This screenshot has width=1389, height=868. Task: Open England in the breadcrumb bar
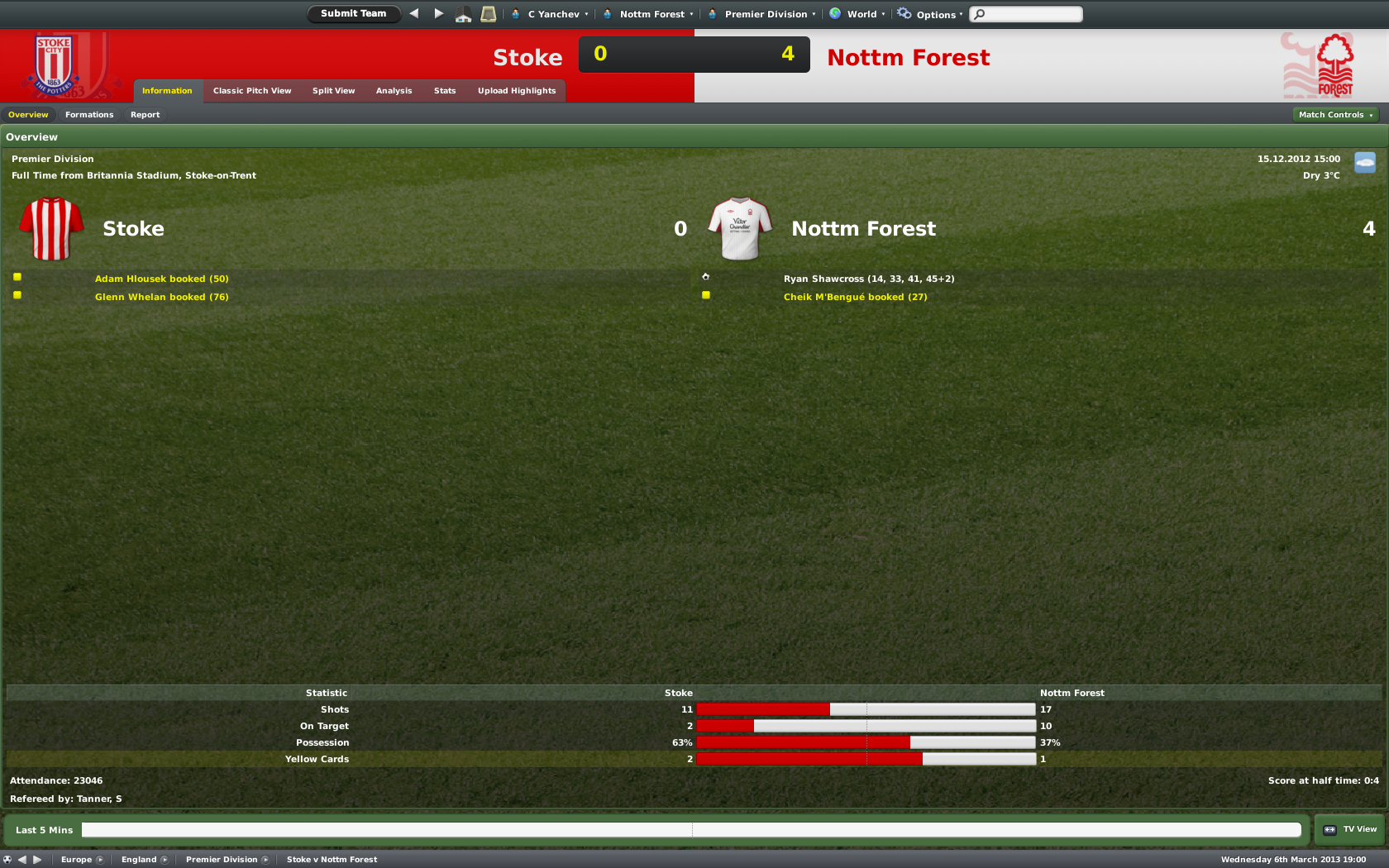[139, 860]
